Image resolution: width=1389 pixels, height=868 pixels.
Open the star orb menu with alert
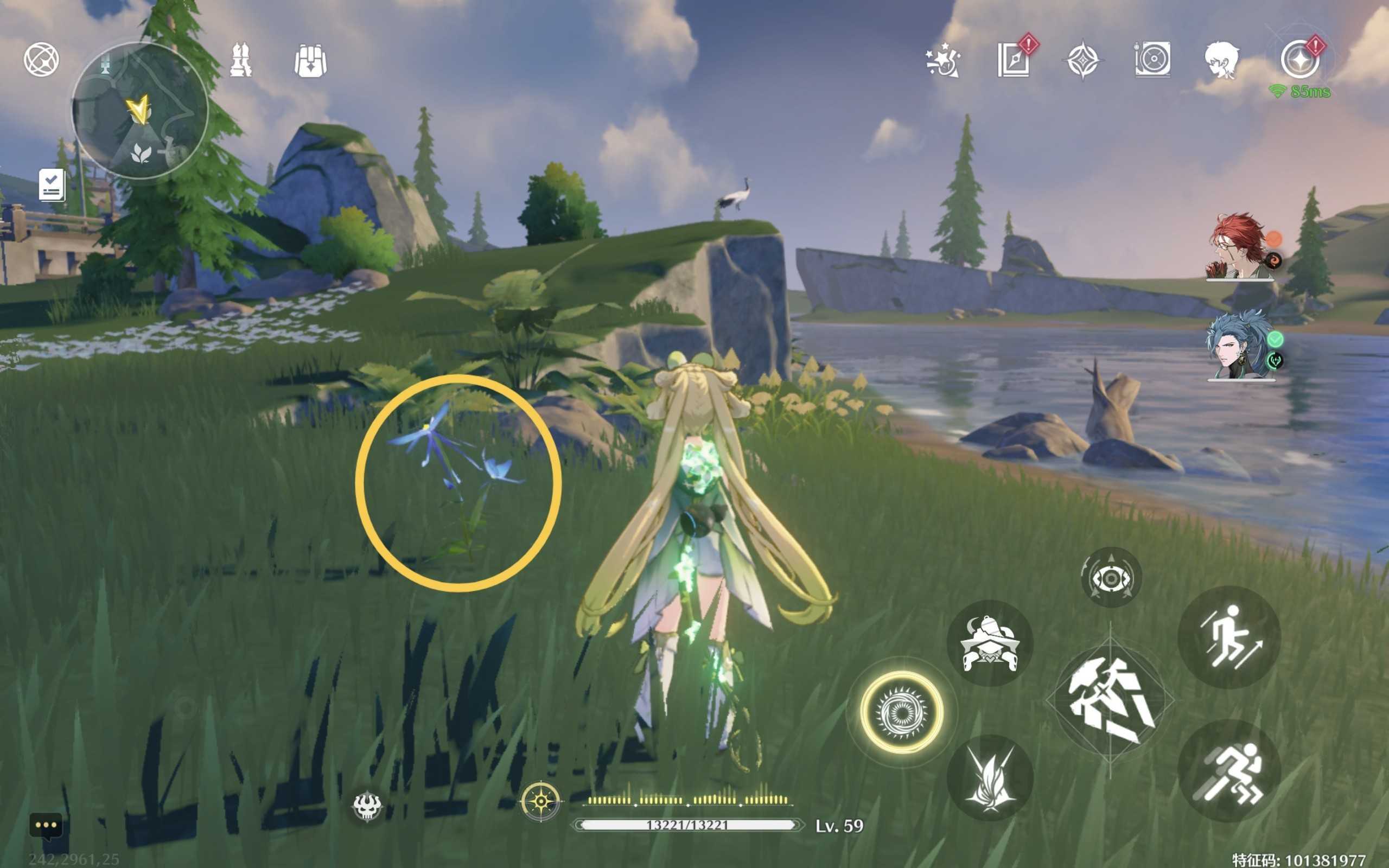[x=1300, y=59]
